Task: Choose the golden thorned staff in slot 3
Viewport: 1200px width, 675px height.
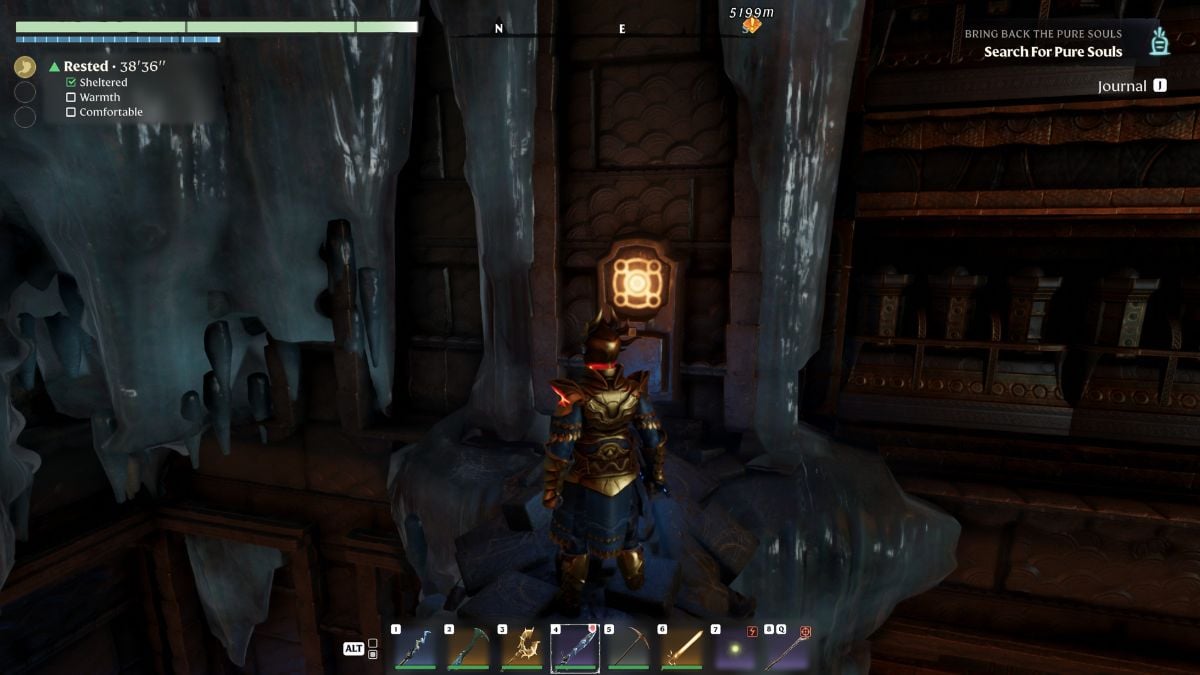Action: point(521,648)
